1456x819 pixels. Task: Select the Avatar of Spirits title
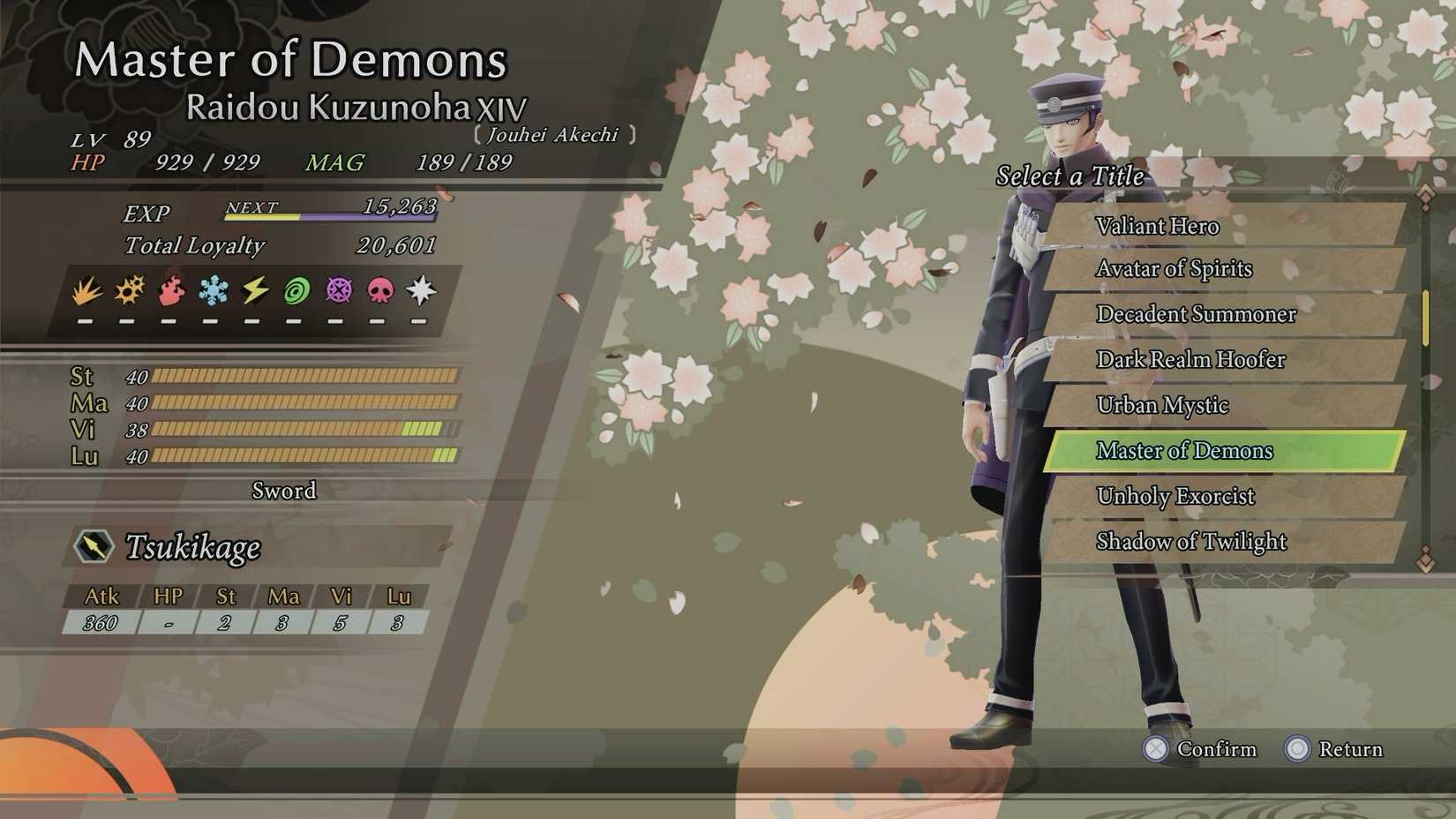[x=1174, y=269]
